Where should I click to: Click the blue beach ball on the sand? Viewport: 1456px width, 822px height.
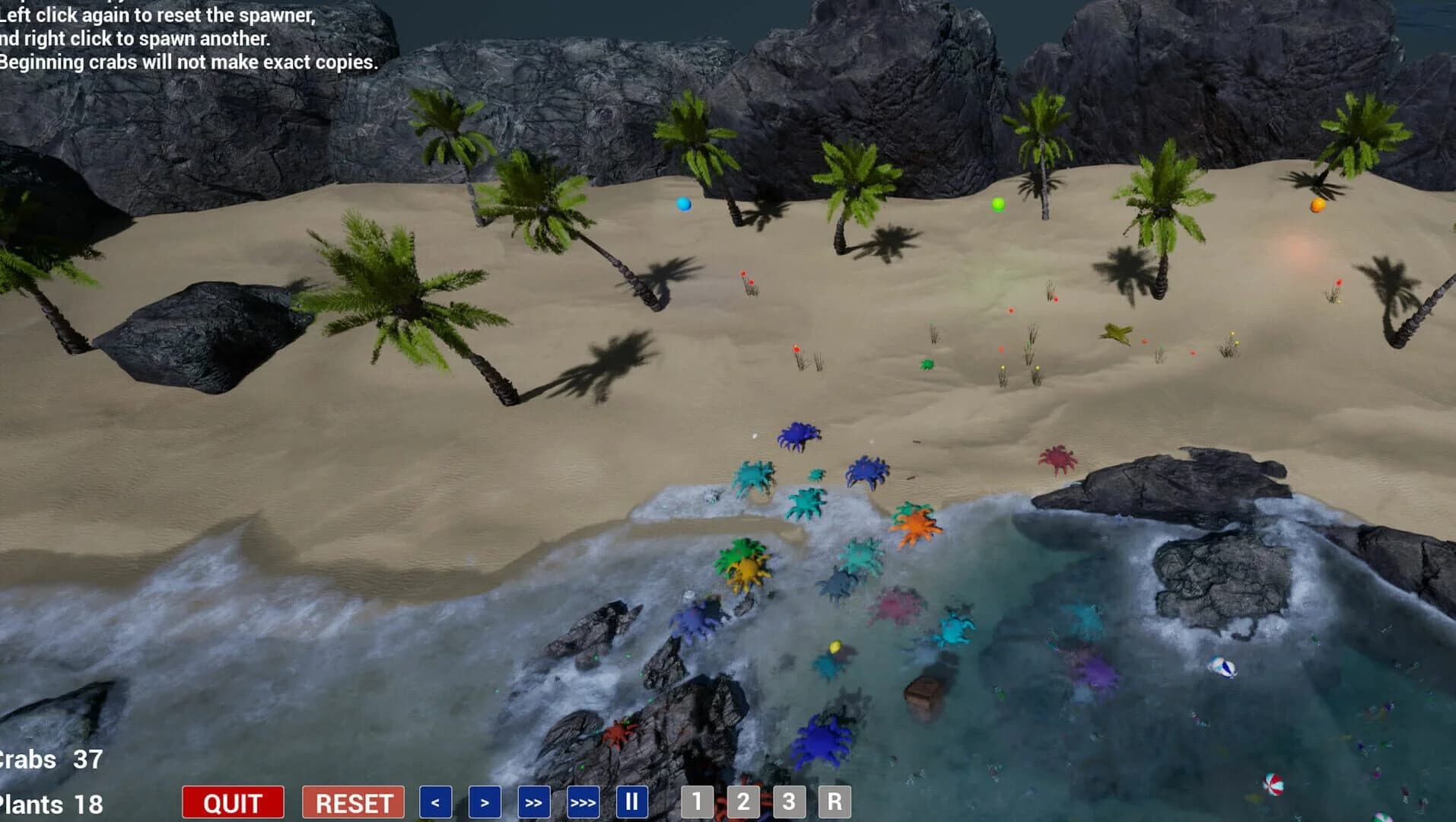682,203
